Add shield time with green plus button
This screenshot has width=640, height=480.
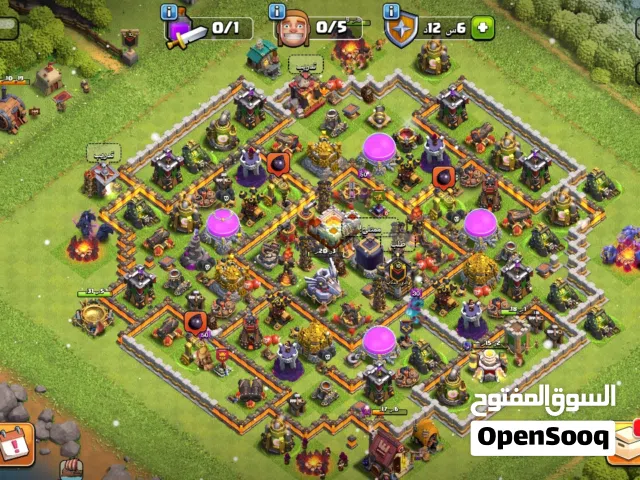point(483,27)
